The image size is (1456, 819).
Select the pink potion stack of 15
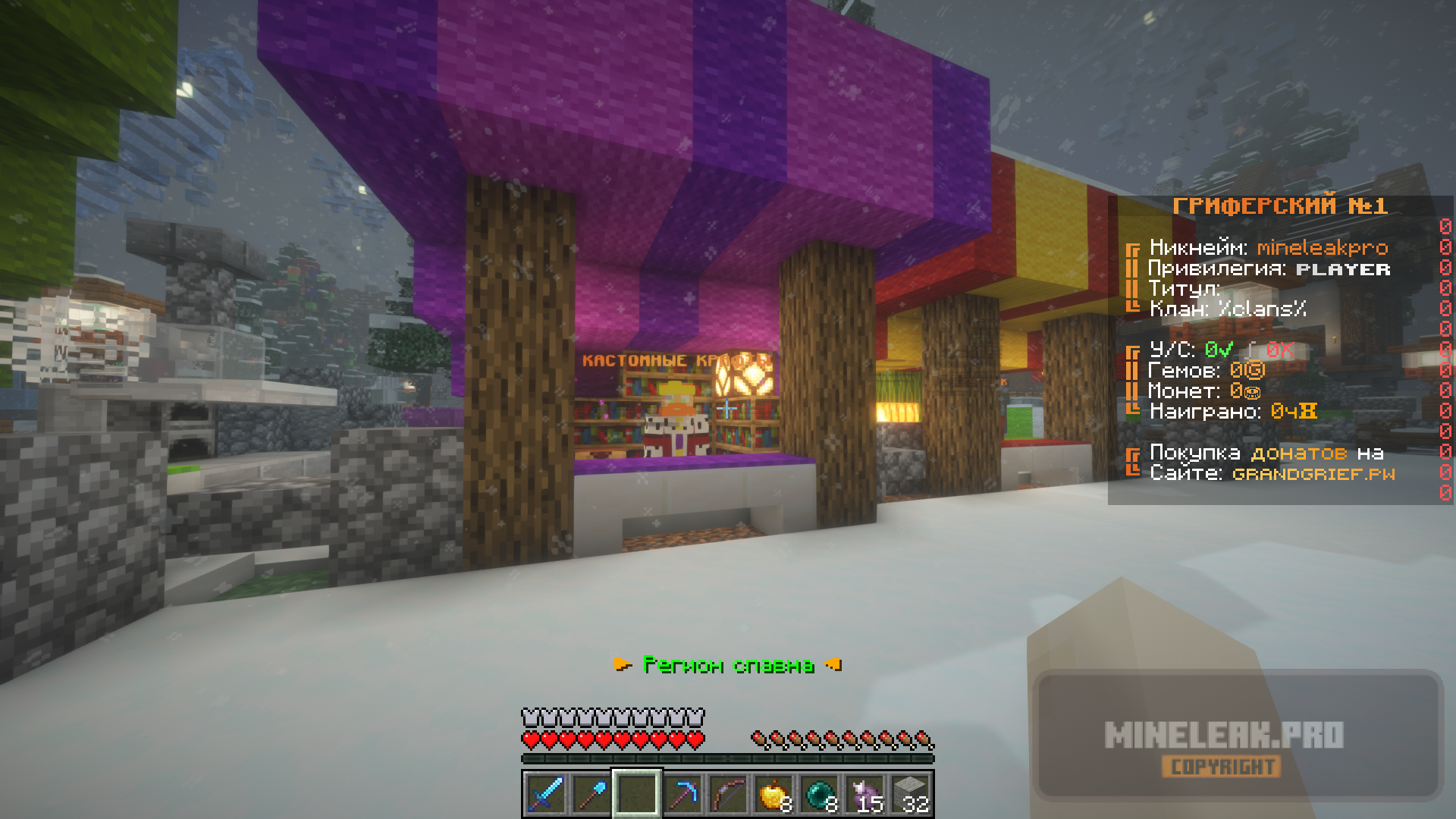(865, 794)
